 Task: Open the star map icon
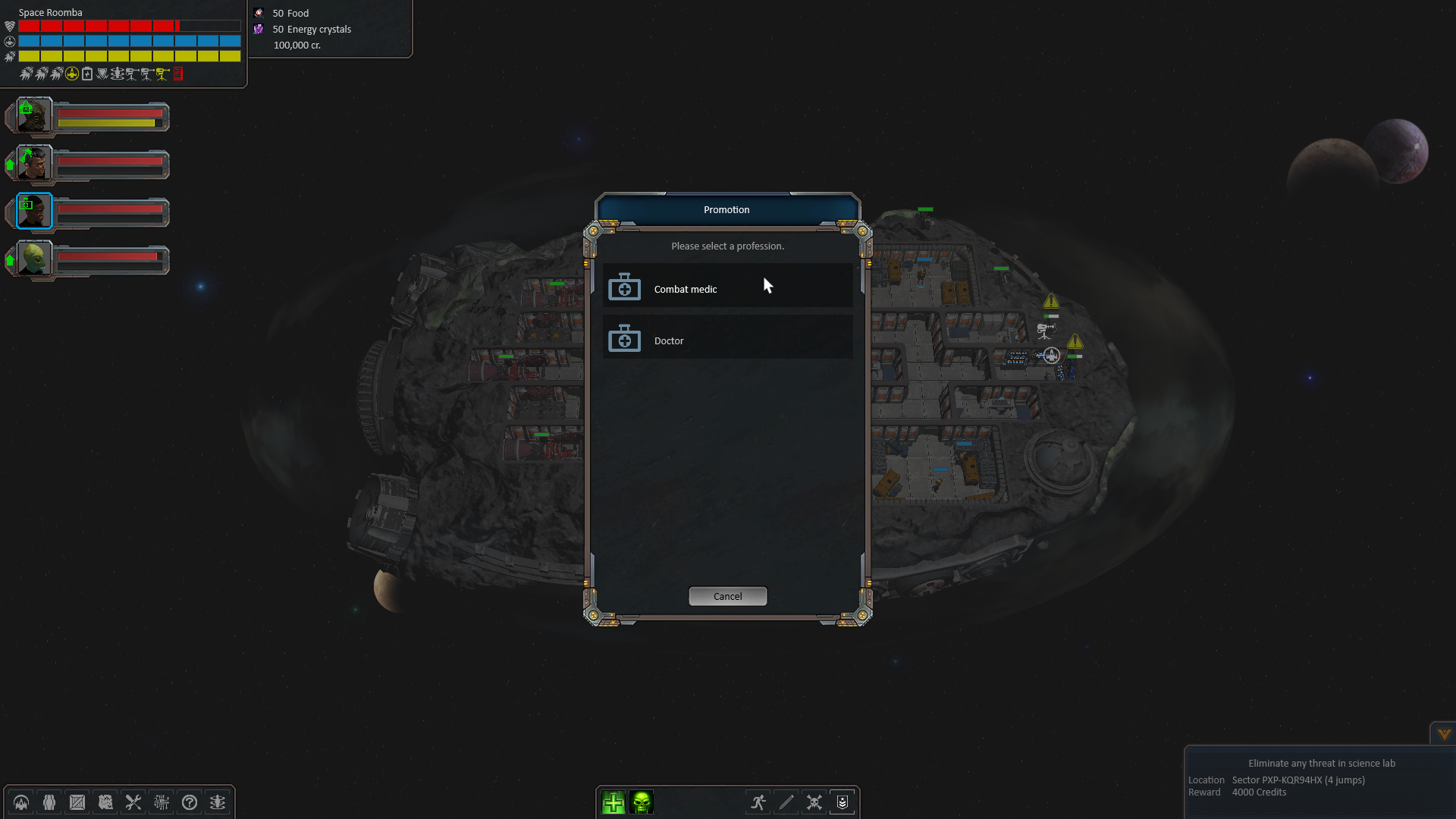105,802
